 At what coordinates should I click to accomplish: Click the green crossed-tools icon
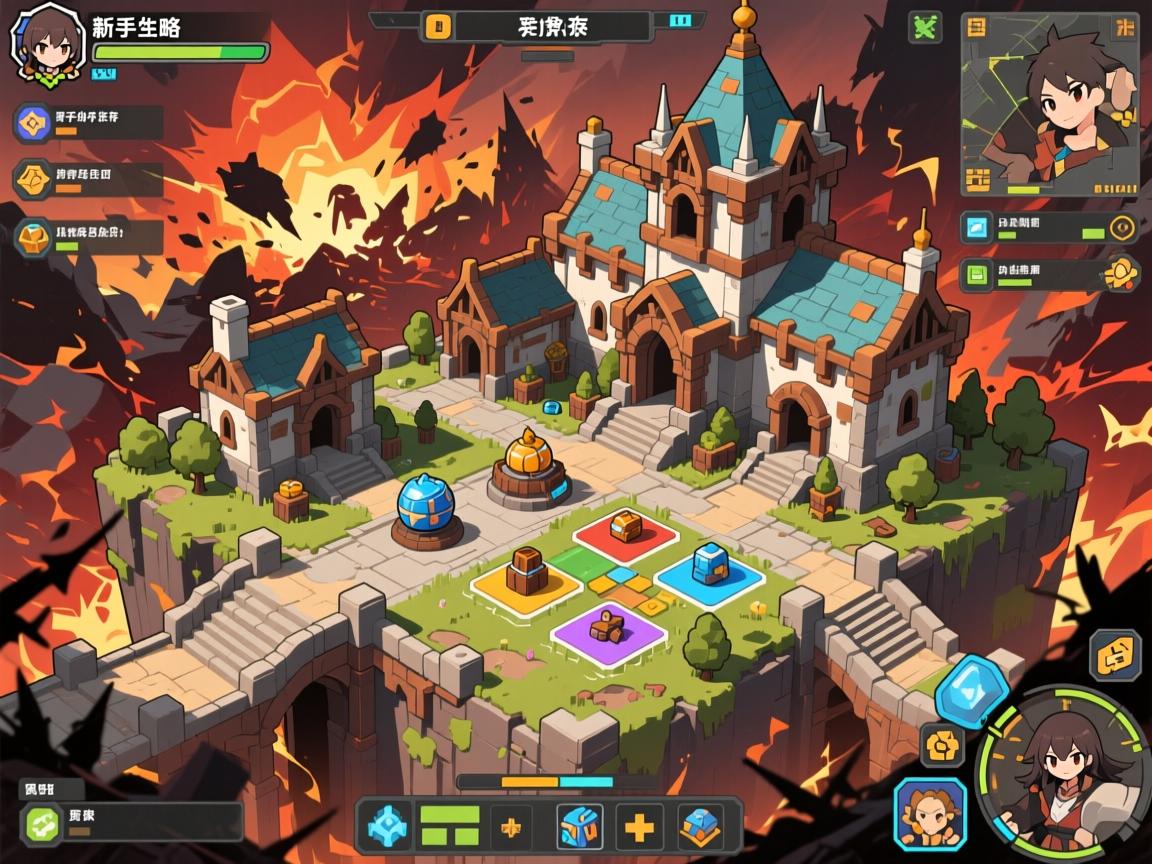[925, 27]
